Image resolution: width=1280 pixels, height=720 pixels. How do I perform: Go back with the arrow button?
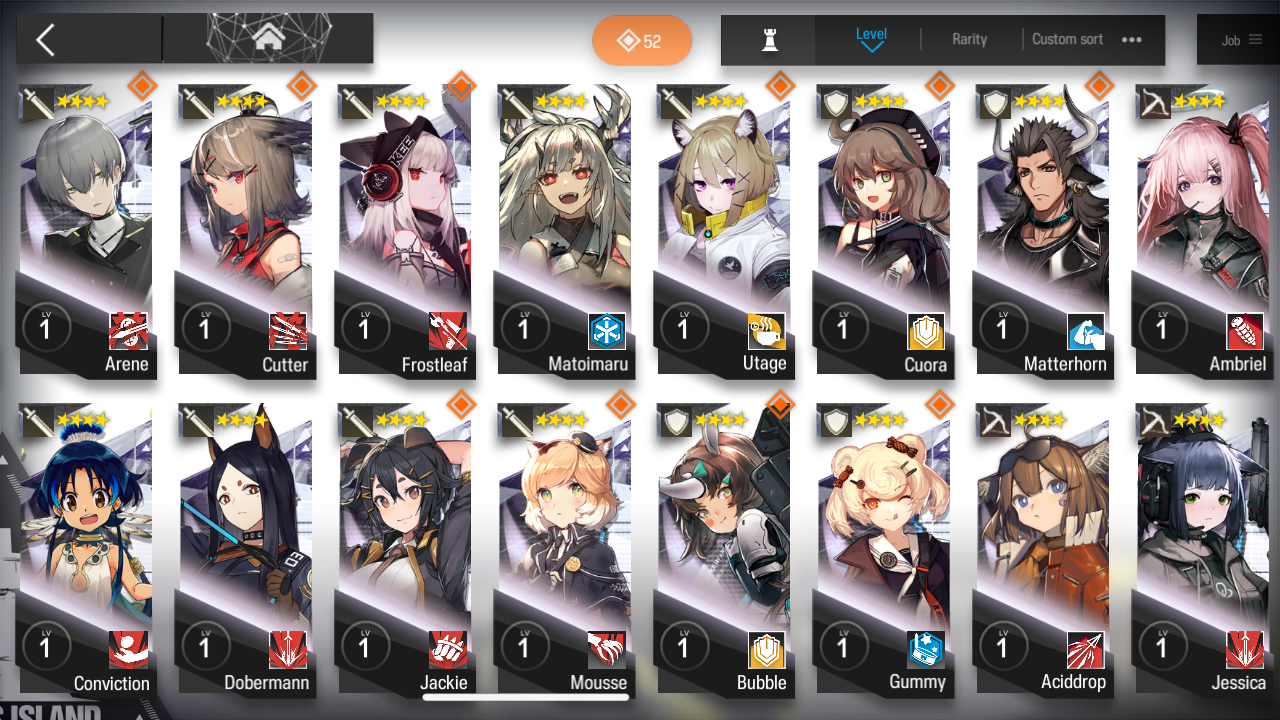pyautogui.click(x=46, y=40)
